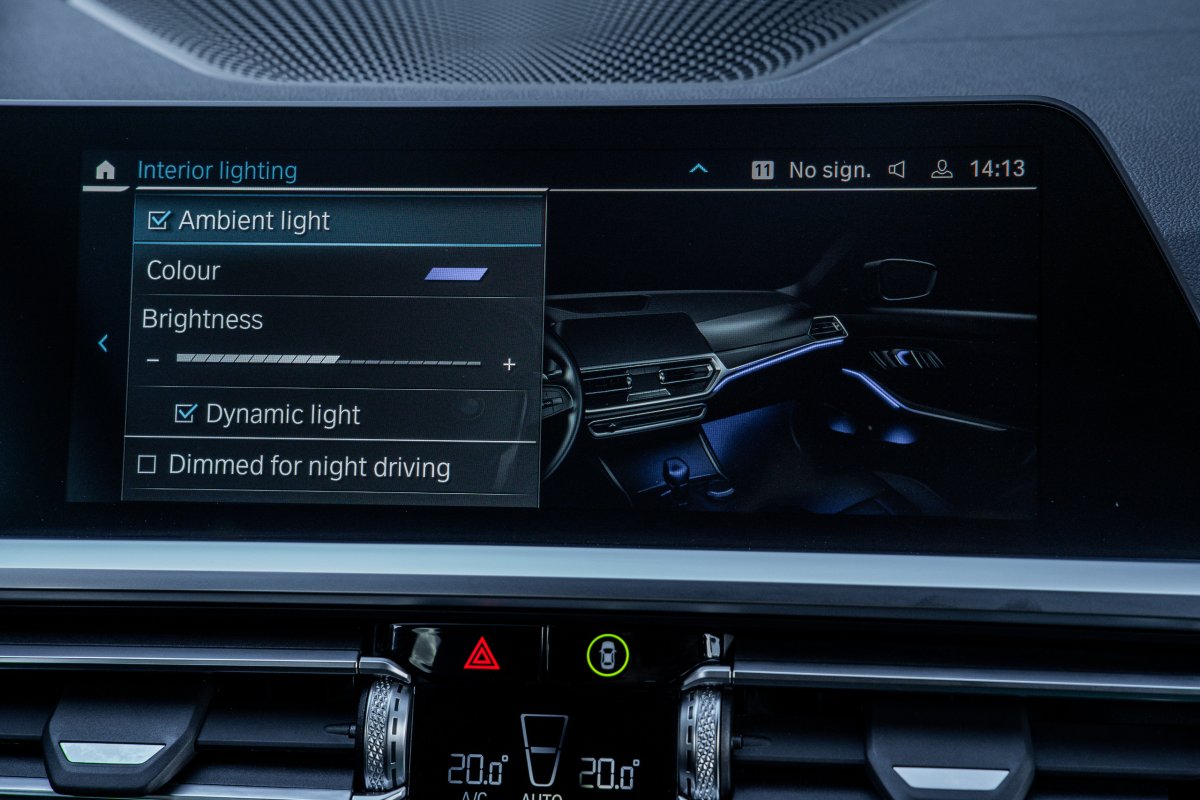Select the green car lock button
1200x800 pixels.
607,655
